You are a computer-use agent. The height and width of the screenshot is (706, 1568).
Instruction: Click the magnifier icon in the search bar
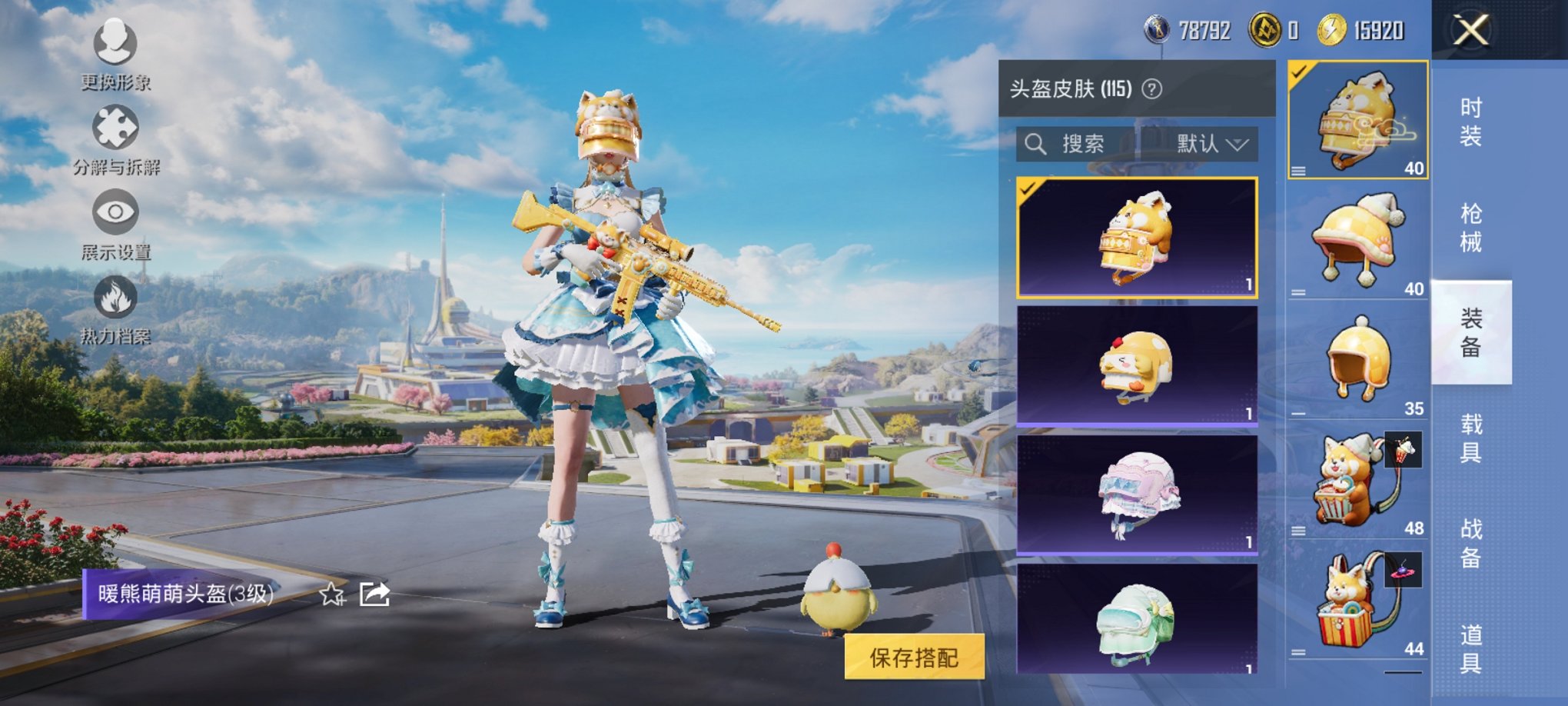pyautogui.click(x=1036, y=144)
